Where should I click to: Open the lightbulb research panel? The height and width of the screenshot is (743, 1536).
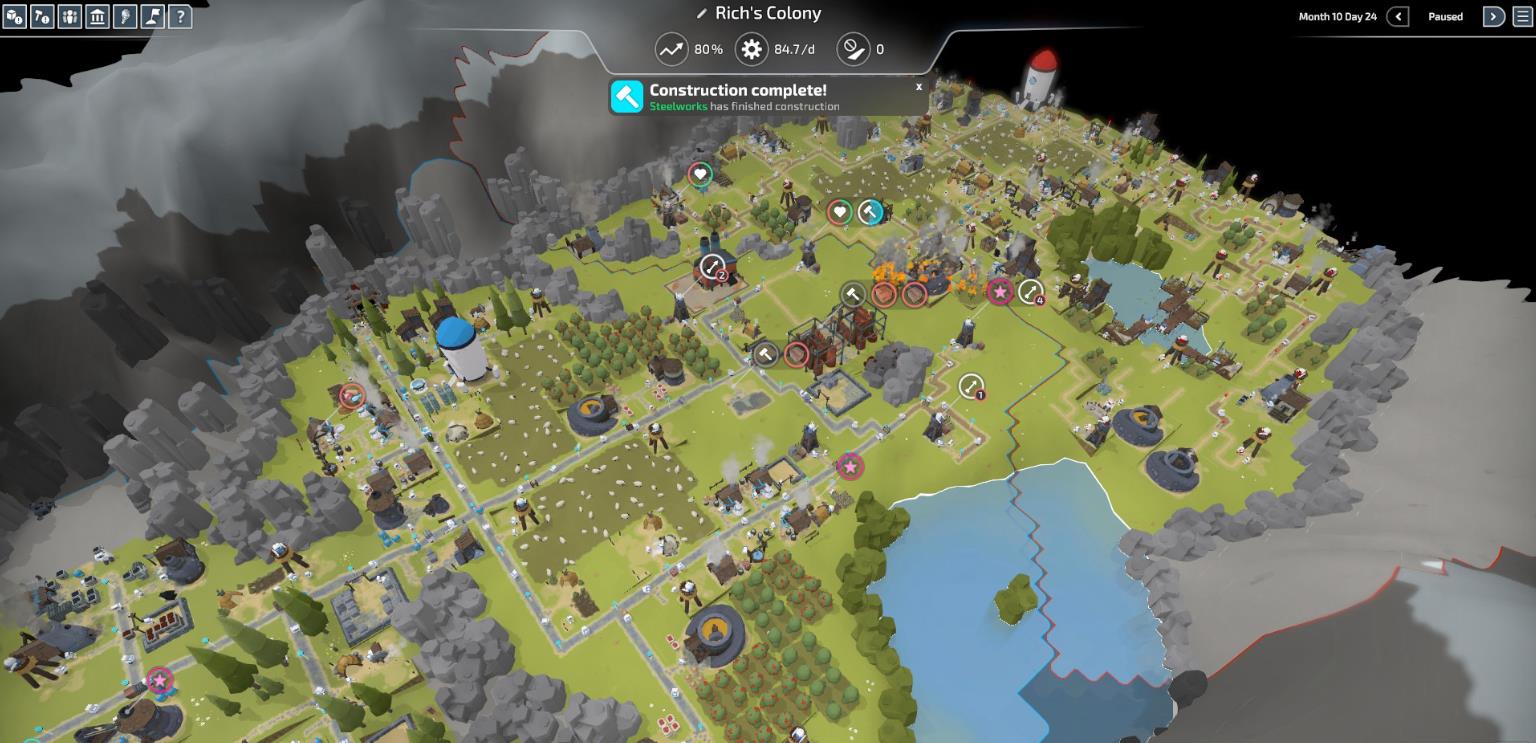[x=125, y=16]
